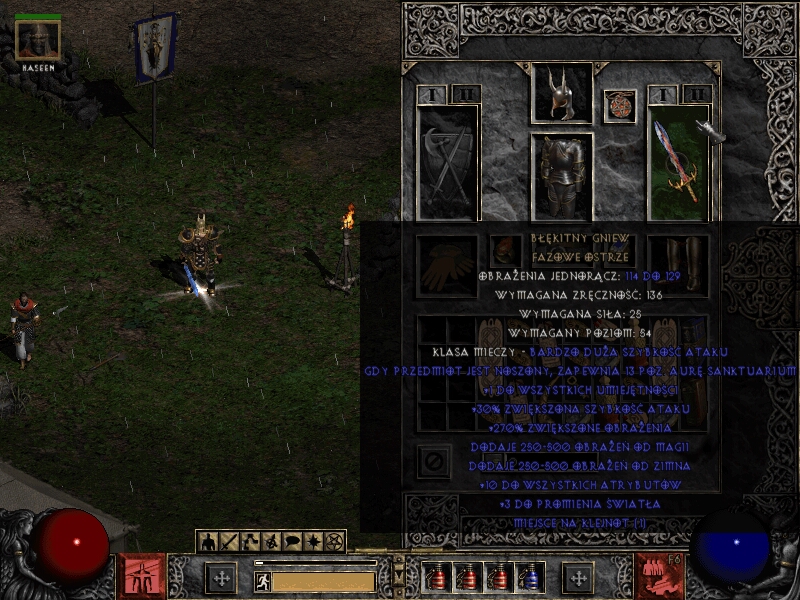
Task: Open the quest log star icon
Action: pos(313,541)
